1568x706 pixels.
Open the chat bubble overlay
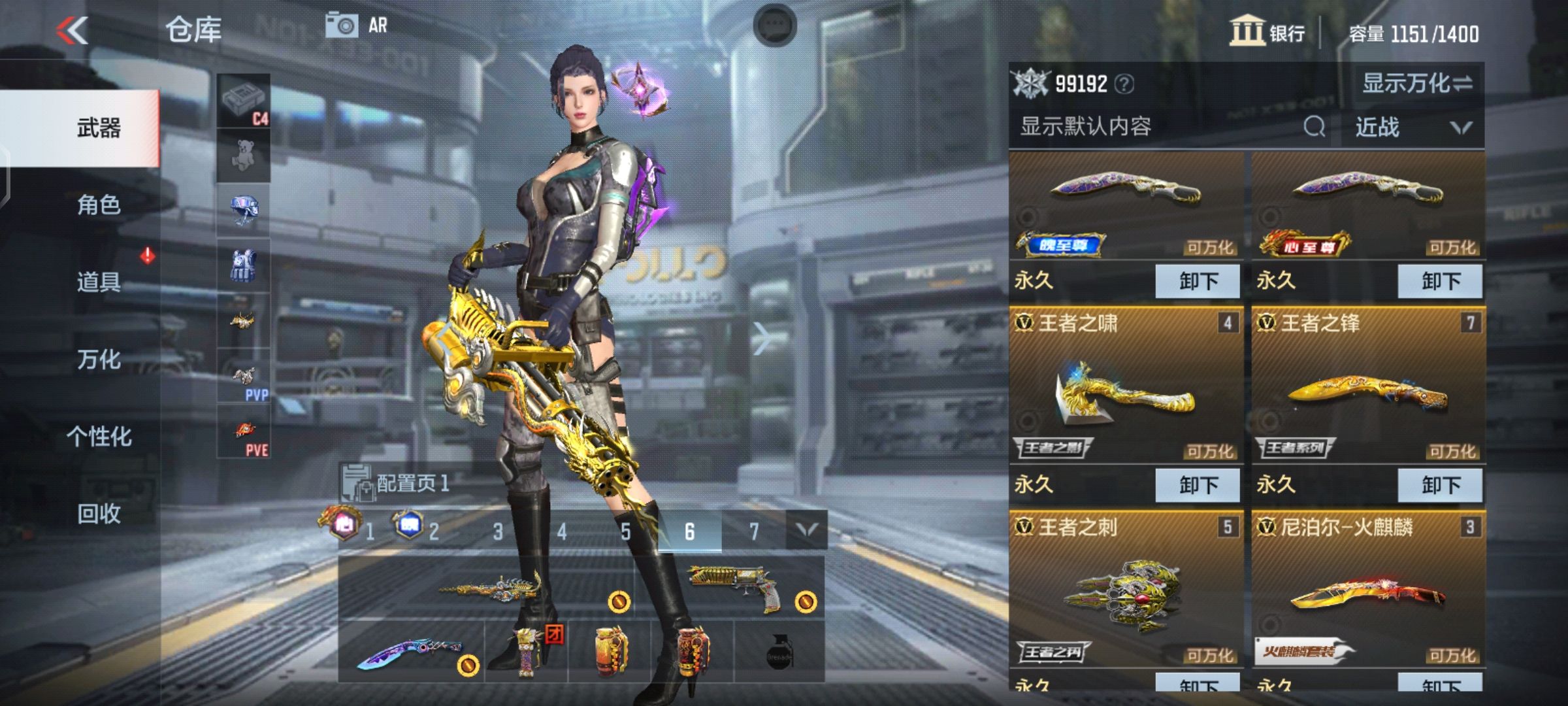(775, 25)
